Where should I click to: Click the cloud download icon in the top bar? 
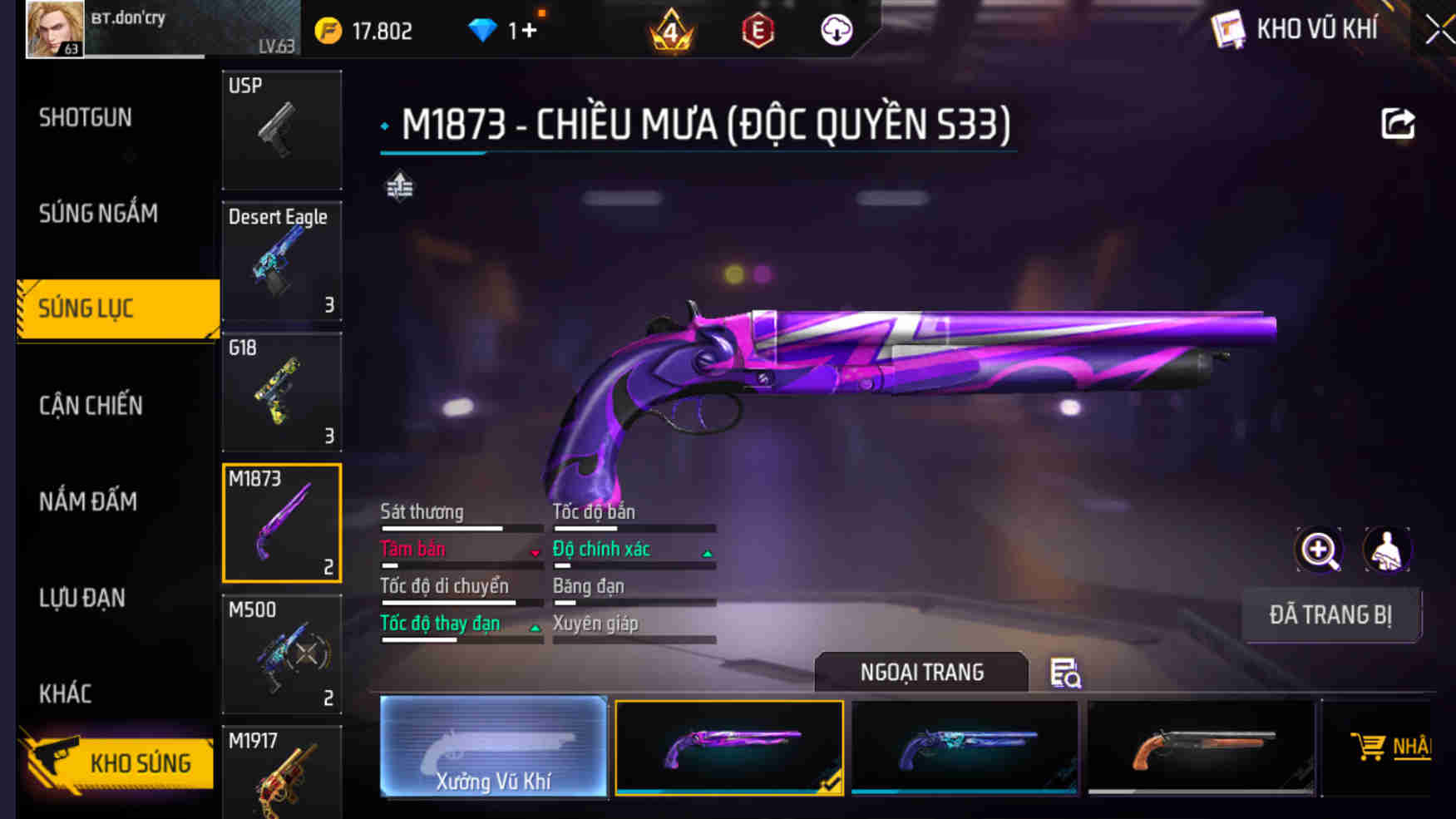click(x=836, y=29)
